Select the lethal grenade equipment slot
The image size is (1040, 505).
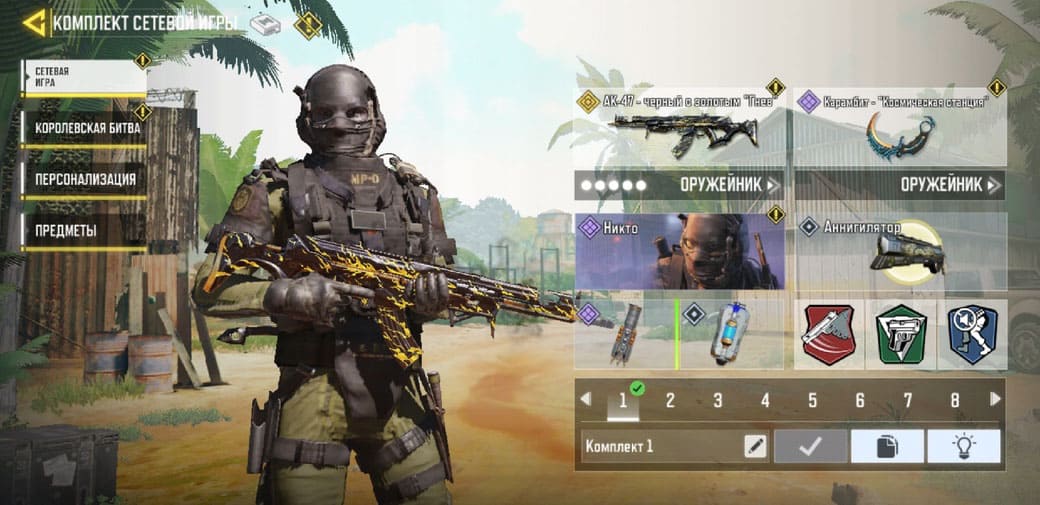click(x=625, y=333)
